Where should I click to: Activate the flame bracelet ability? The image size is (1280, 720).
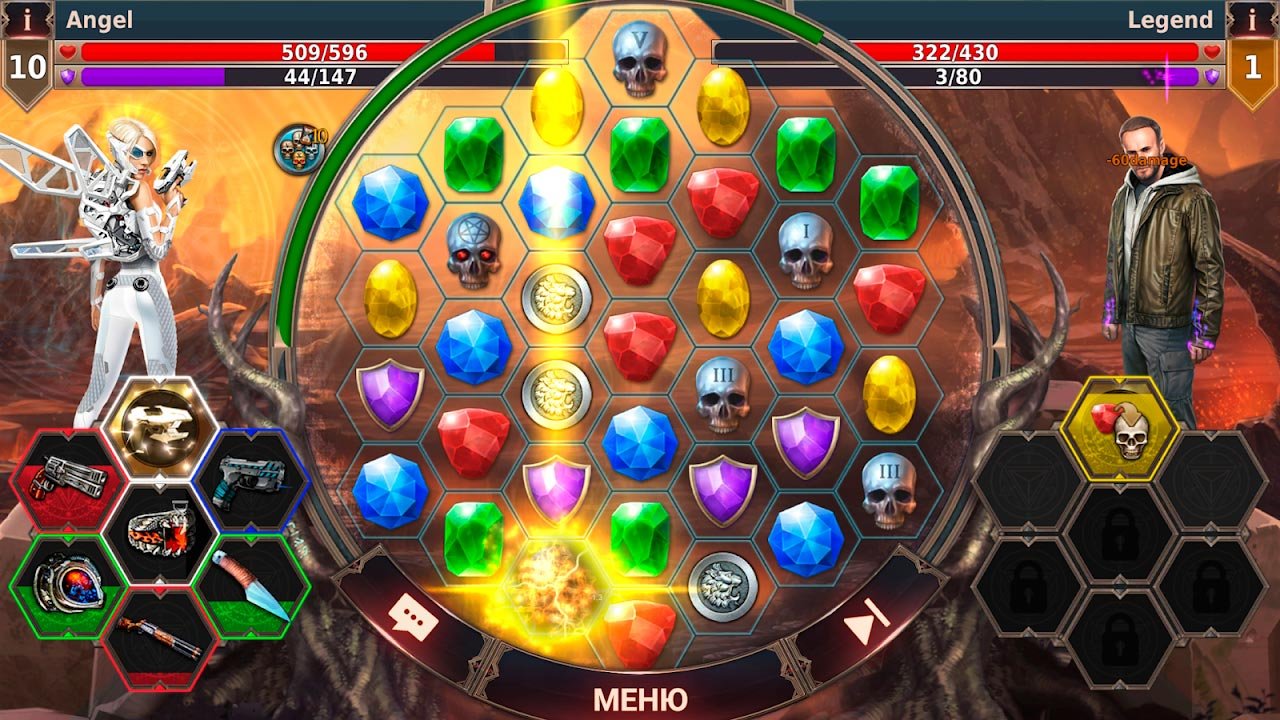tap(161, 532)
